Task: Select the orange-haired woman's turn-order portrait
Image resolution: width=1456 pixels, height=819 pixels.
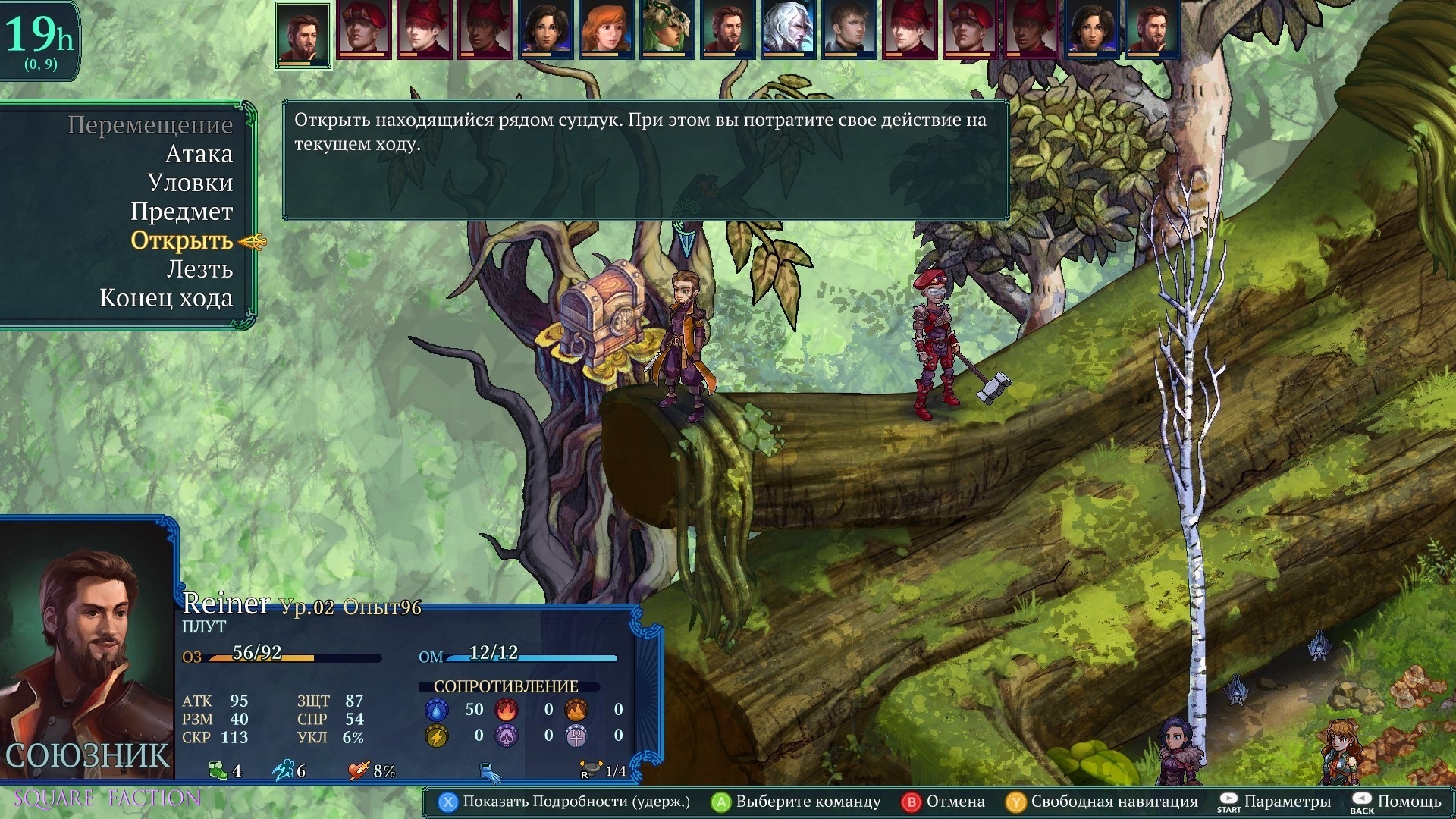Action: [x=606, y=30]
